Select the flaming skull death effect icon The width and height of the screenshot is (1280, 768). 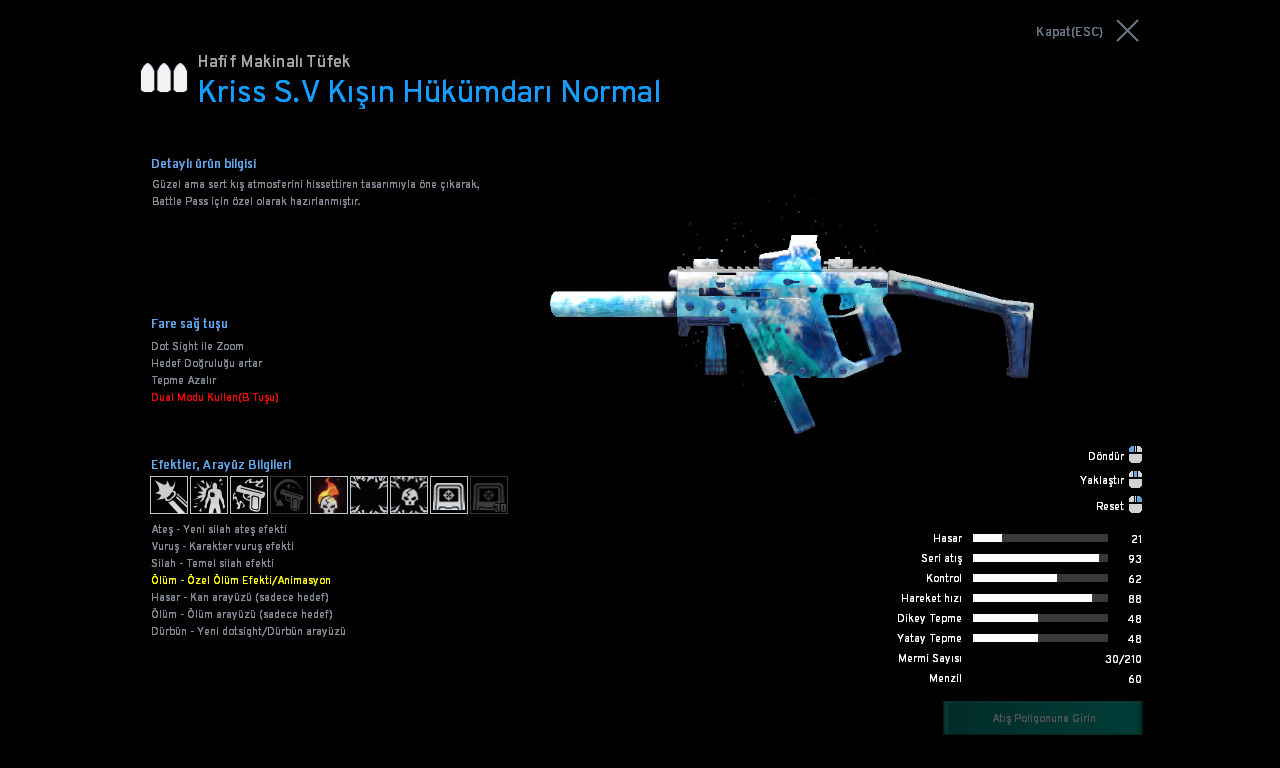pyautogui.click(x=329, y=495)
